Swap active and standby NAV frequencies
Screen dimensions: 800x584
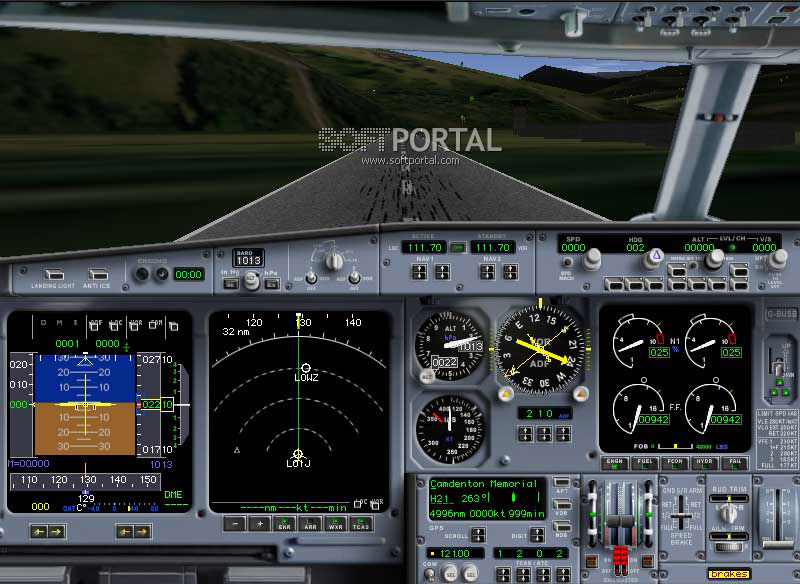click(458, 247)
